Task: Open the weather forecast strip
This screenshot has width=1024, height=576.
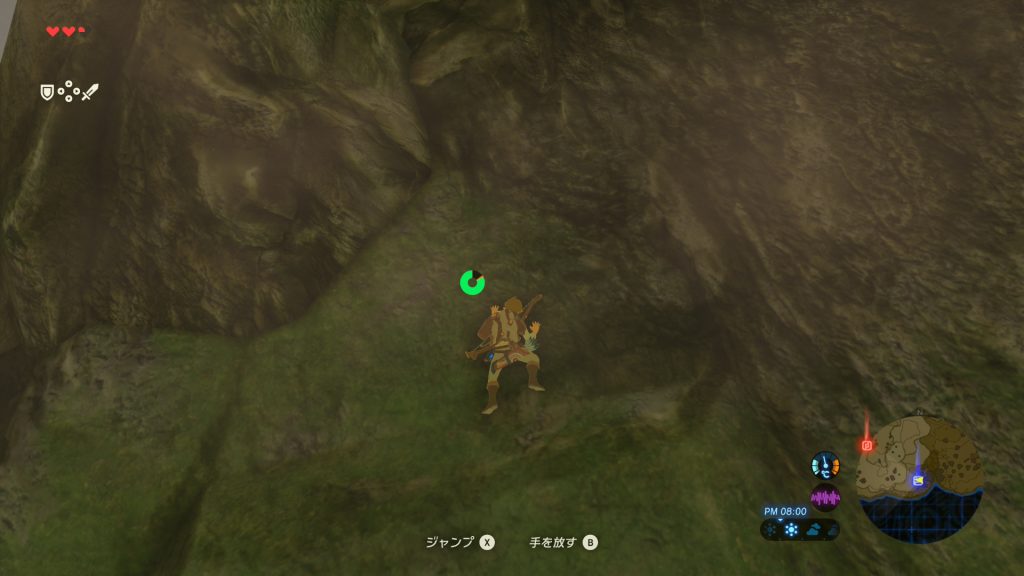Action: (x=800, y=529)
